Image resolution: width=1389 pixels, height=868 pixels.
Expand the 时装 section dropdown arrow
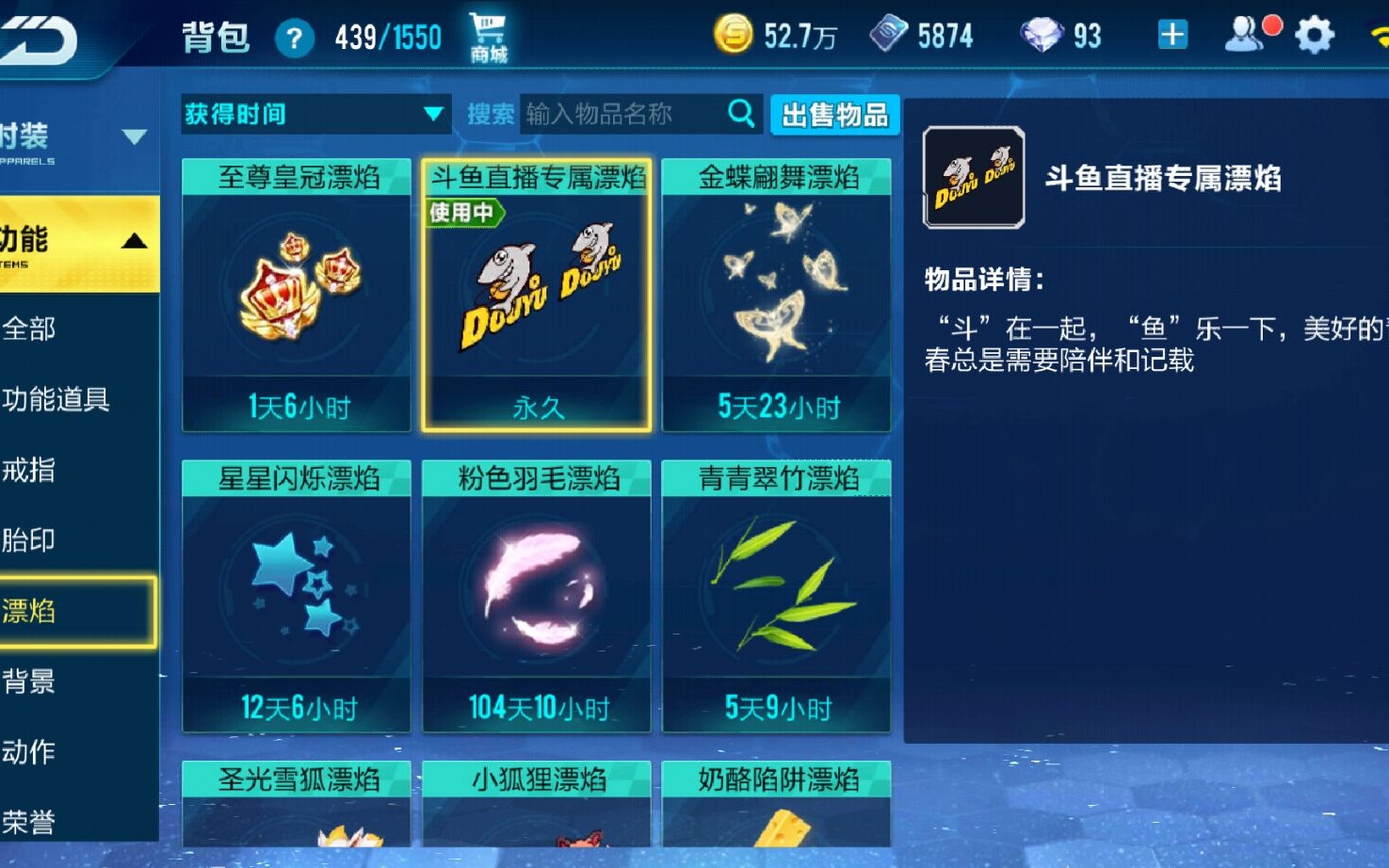point(137,135)
